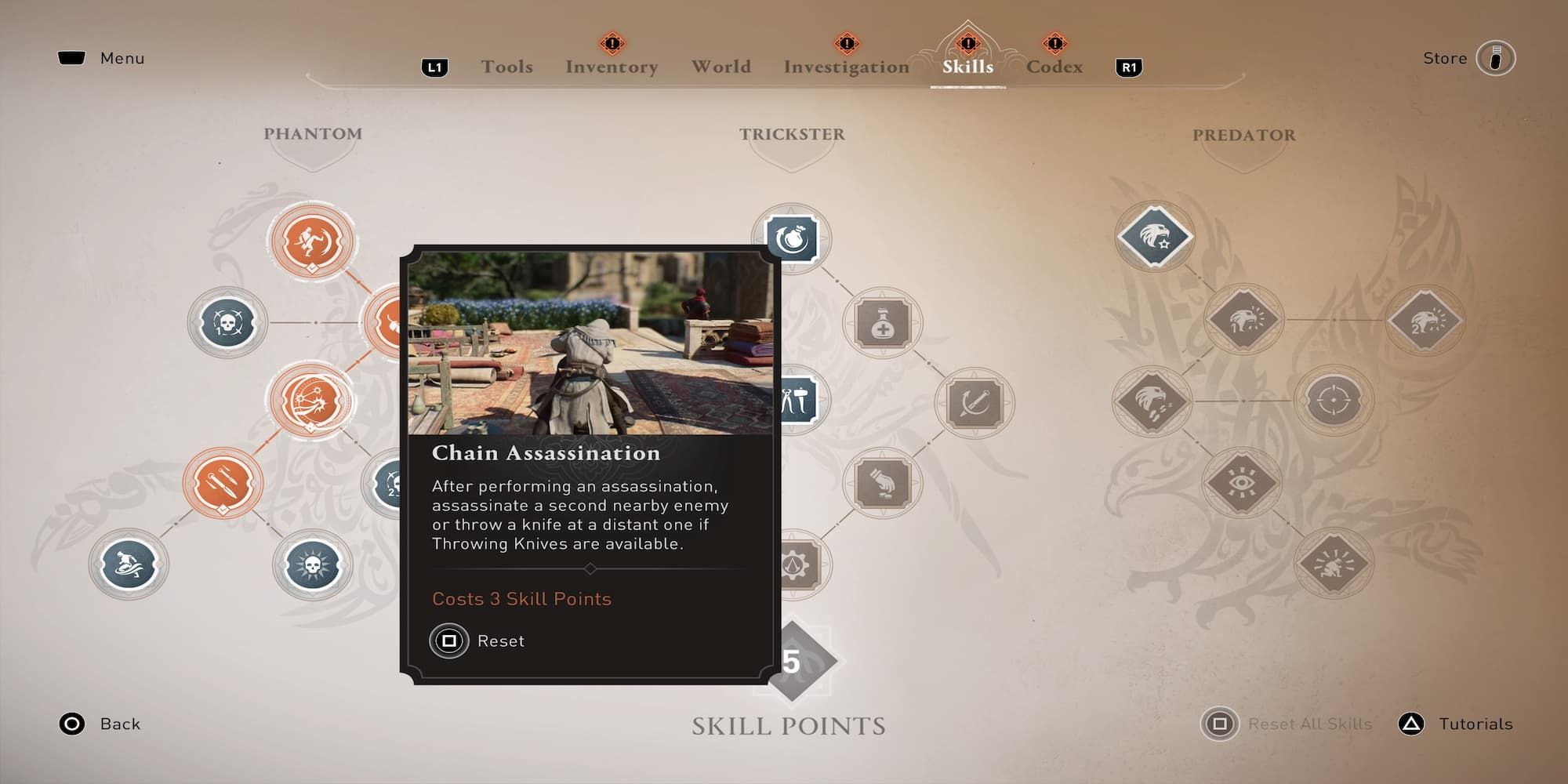Image resolution: width=1568 pixels, height=784 pixels.
Task: Open the Codex tab
Action: coord(1054,67)
